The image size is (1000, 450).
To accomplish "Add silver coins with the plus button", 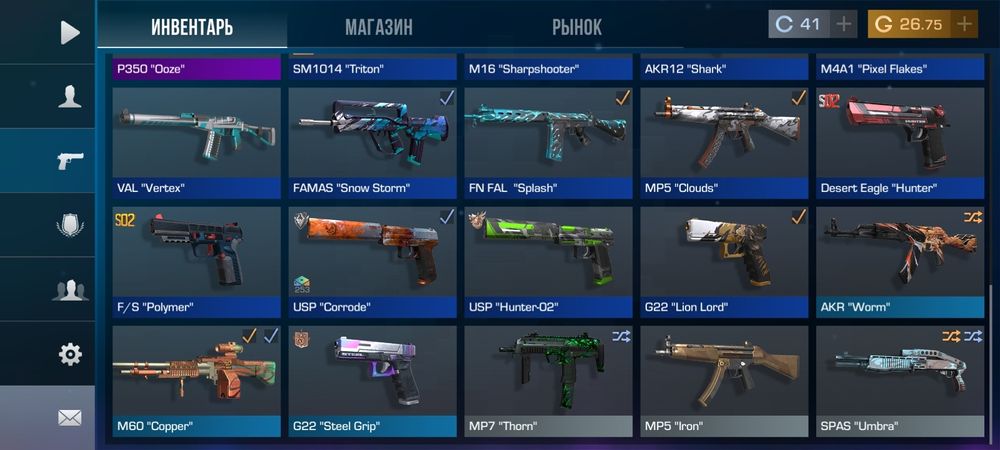I will pos(844,24).
